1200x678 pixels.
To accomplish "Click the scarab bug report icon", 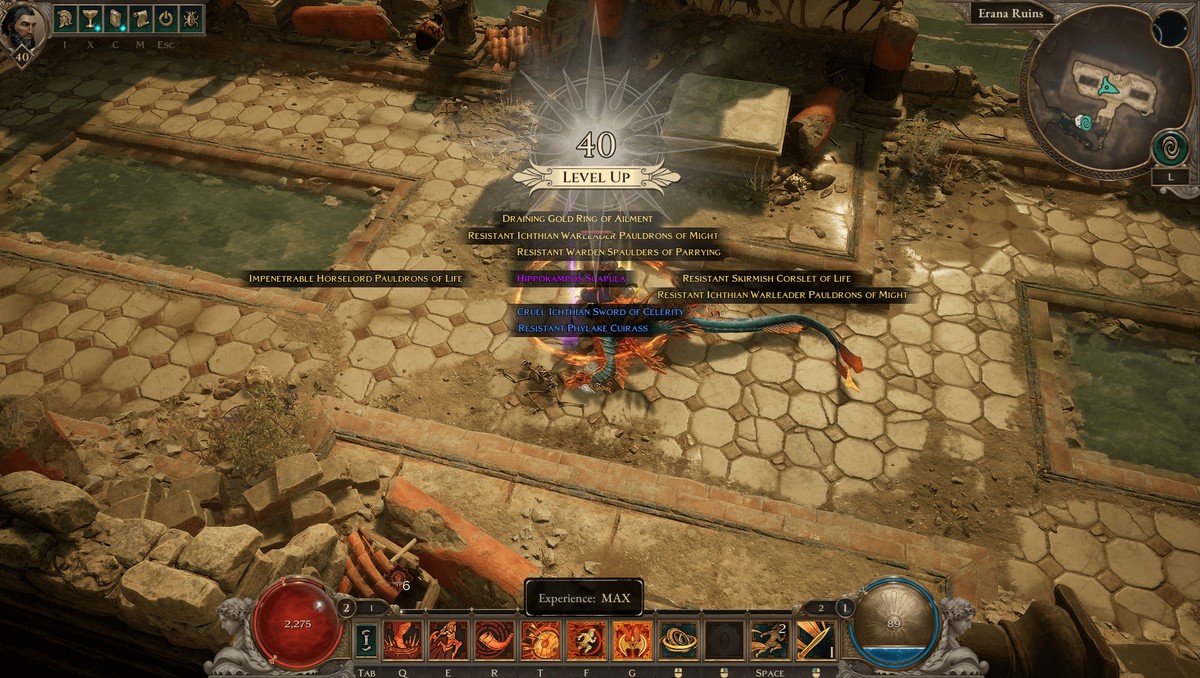I will 191,18.
